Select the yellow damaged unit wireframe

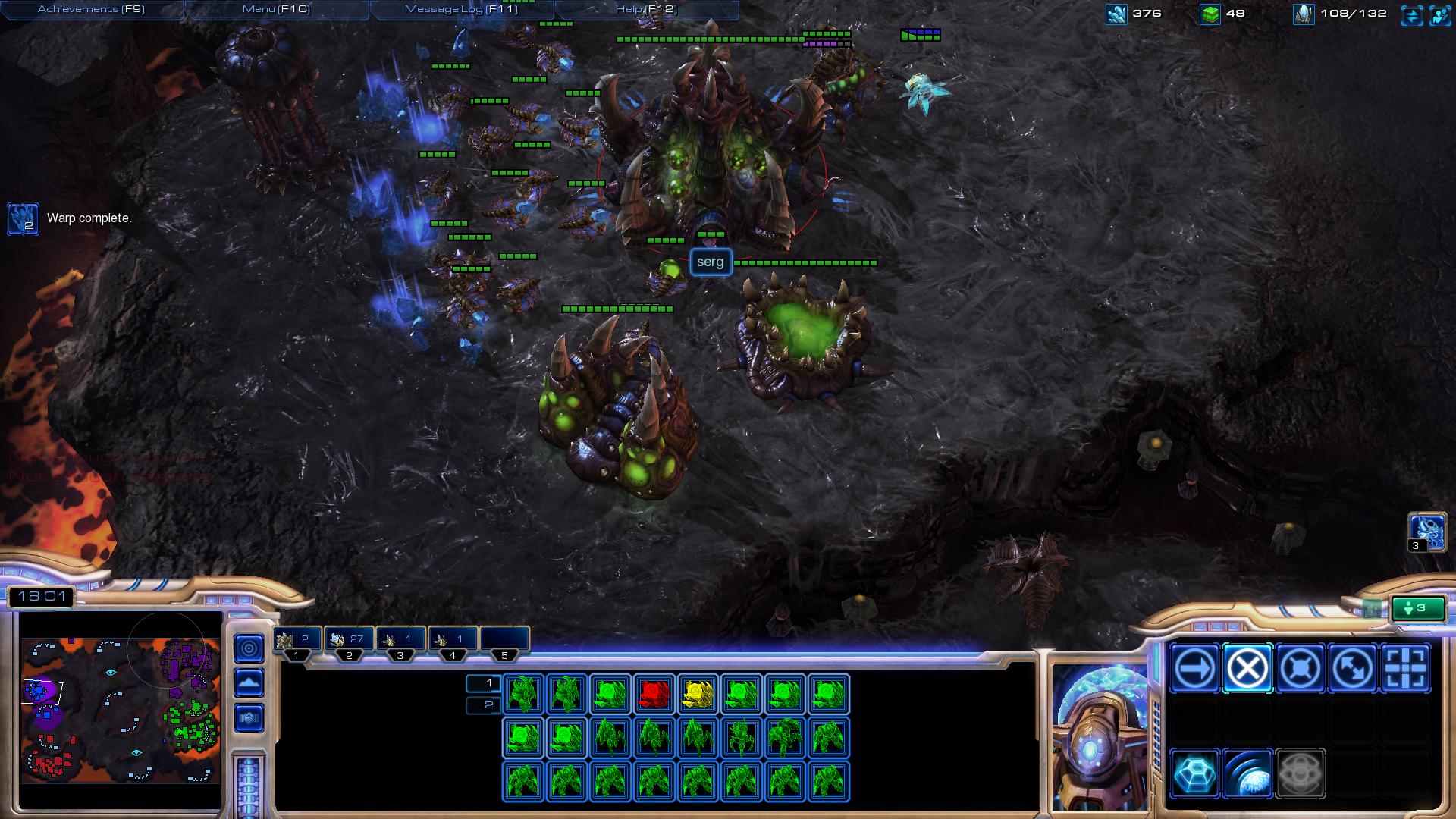point(698,694)
